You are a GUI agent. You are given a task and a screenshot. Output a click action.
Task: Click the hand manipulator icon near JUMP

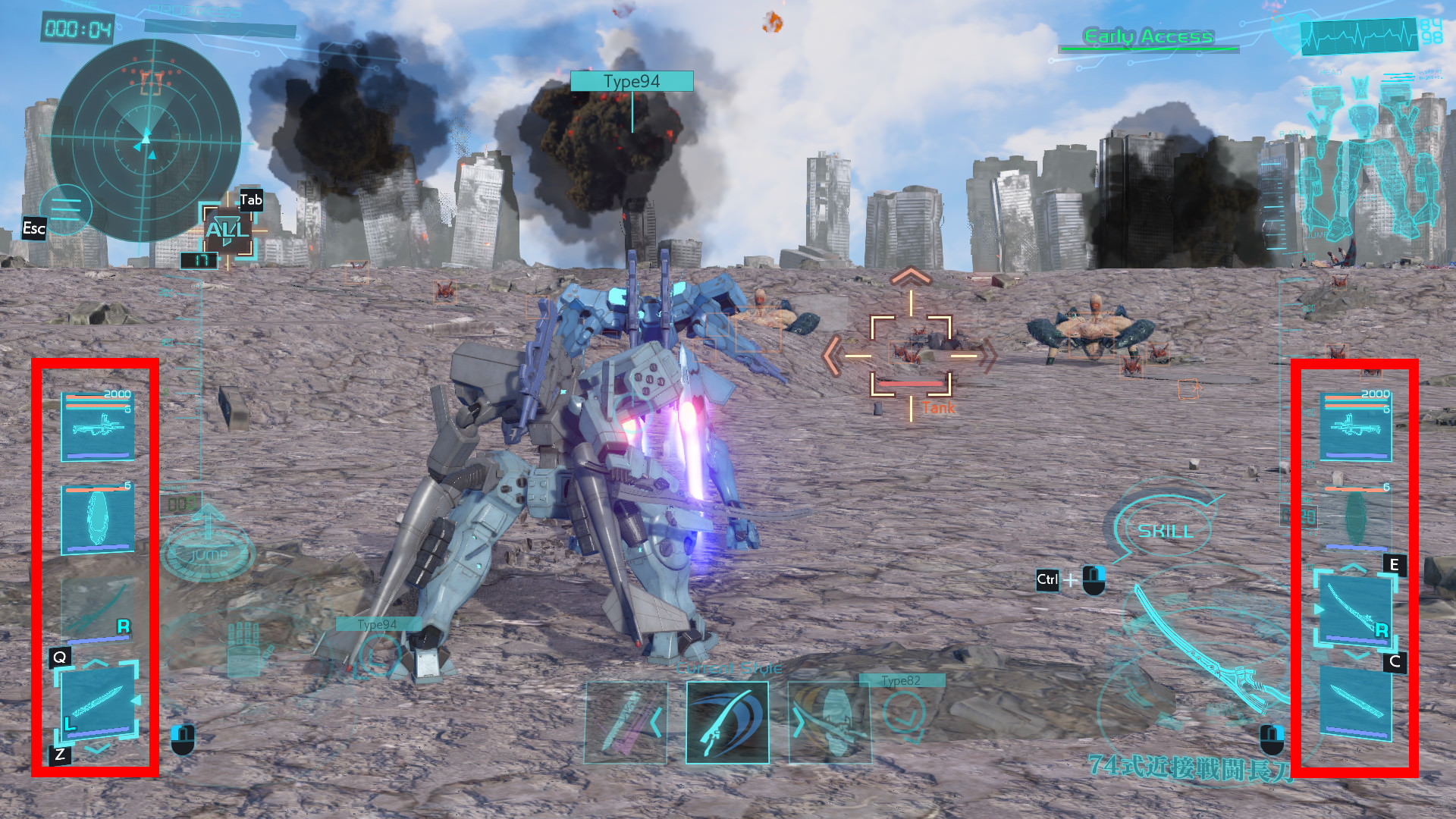click(244, 650)
